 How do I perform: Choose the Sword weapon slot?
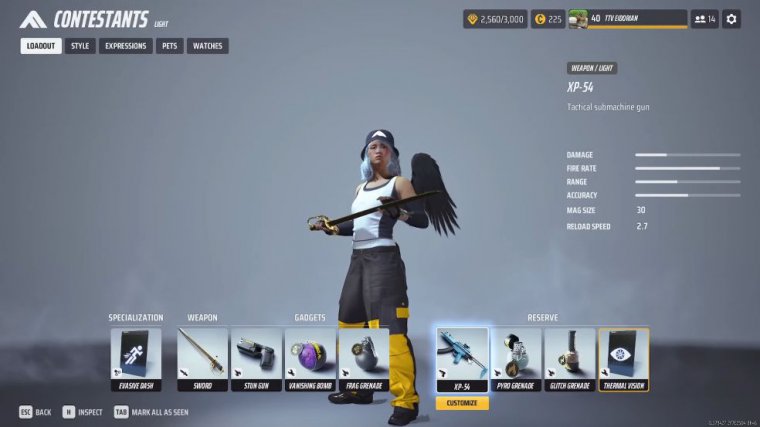[x=203, y=360]
